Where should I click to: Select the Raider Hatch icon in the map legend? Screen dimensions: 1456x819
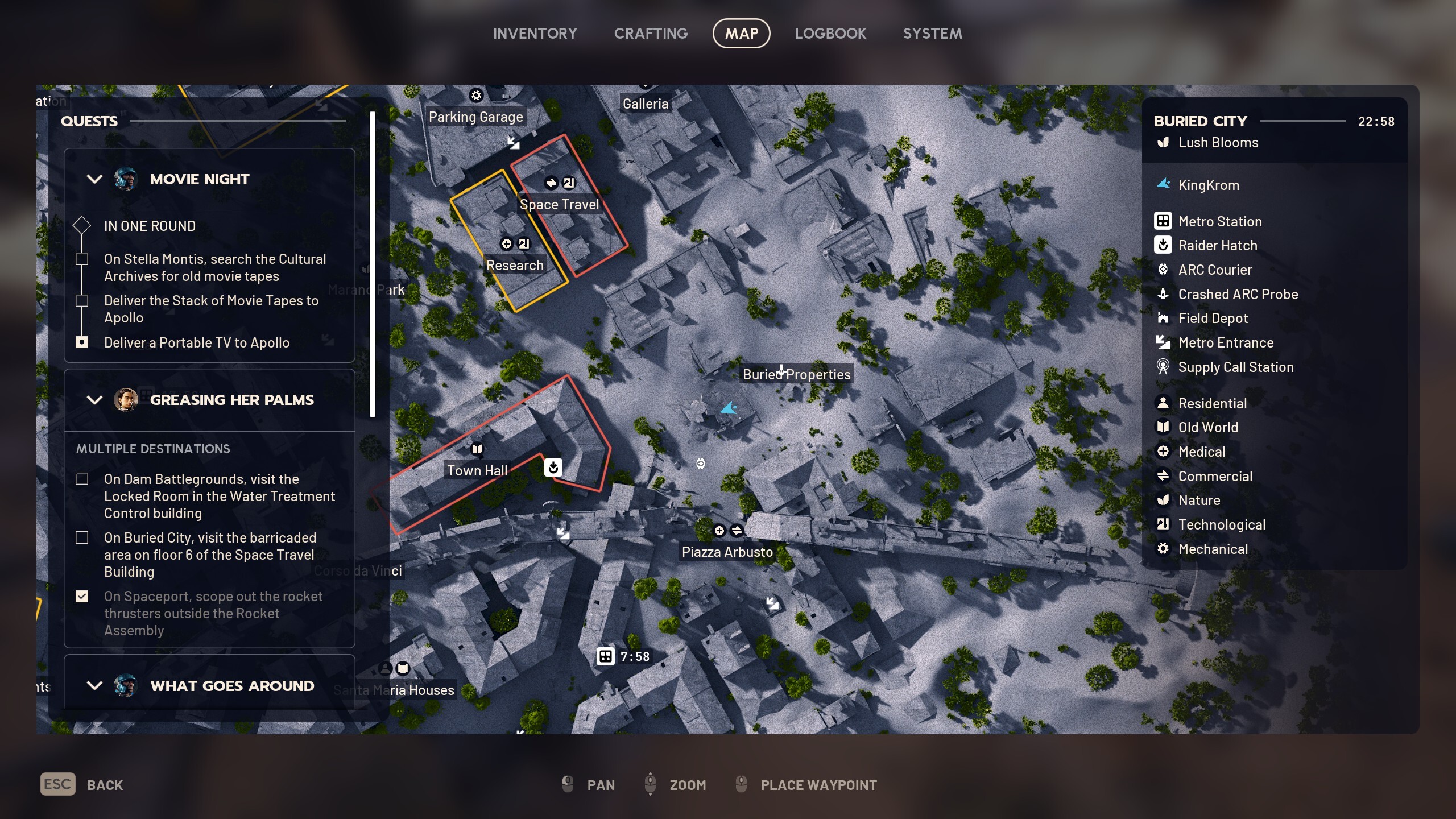tap(1164, 245)
